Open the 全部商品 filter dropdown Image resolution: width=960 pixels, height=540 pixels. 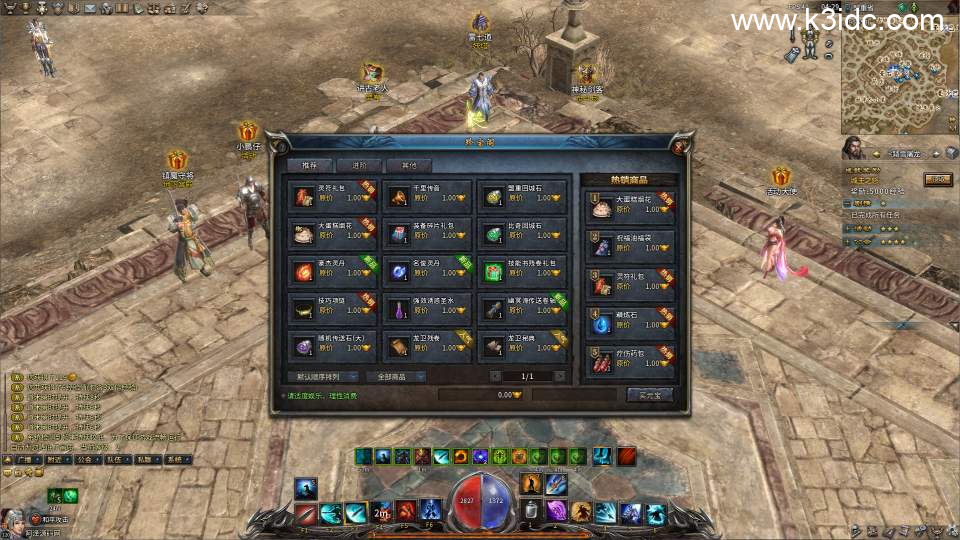(x=395, y=377)
